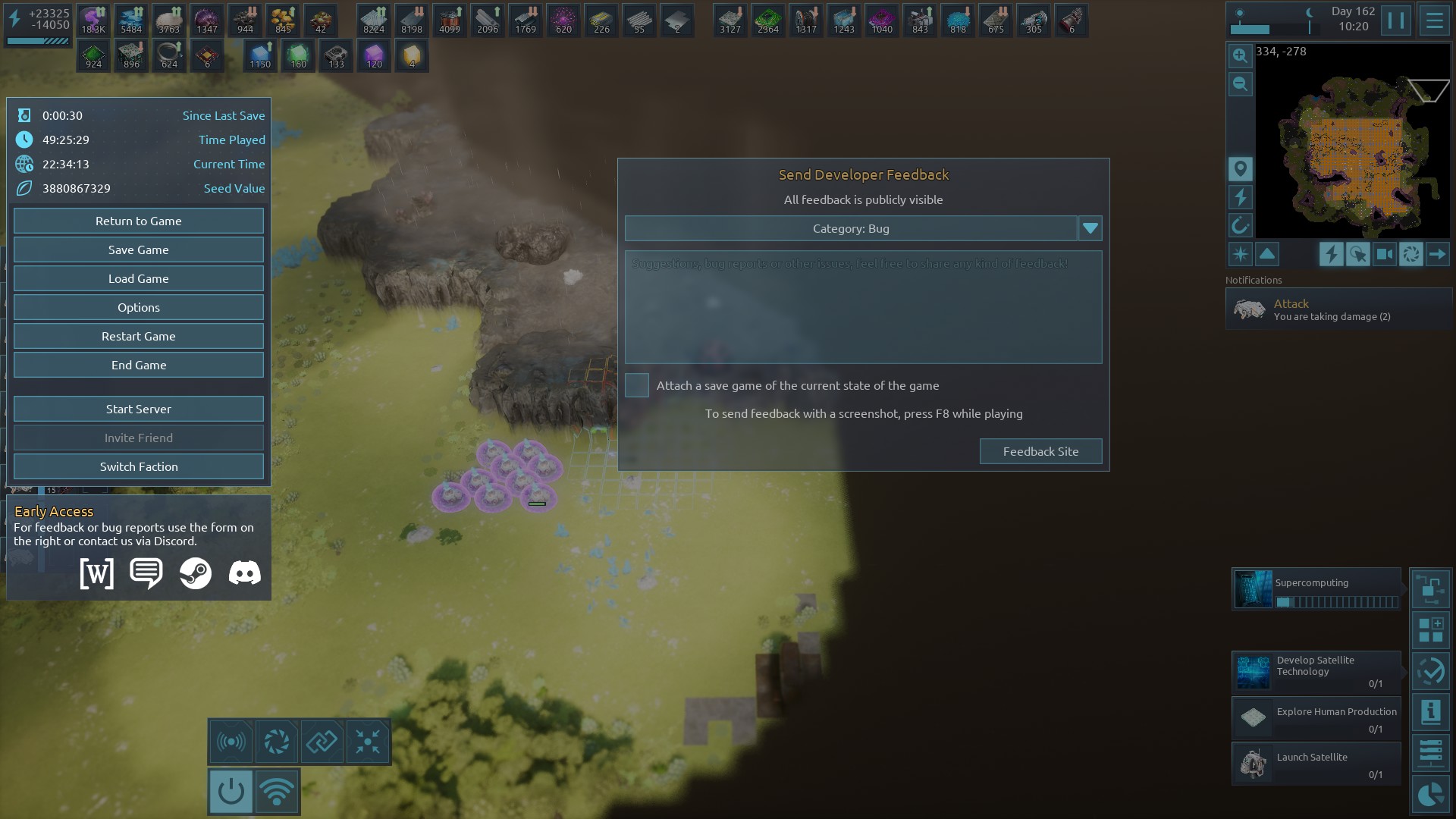Screen dimensions: 1456x819
Task: Toggle the attach save game checkbox
Action: pos(637,385)
